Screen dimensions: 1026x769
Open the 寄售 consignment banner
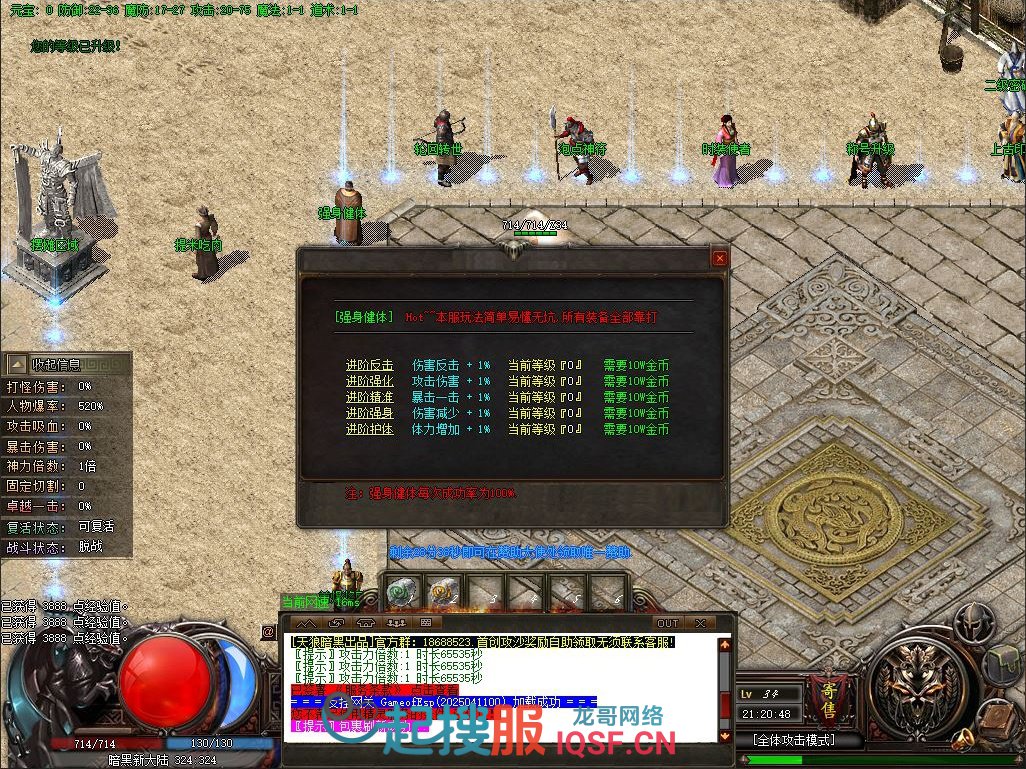tap(822, 692)
